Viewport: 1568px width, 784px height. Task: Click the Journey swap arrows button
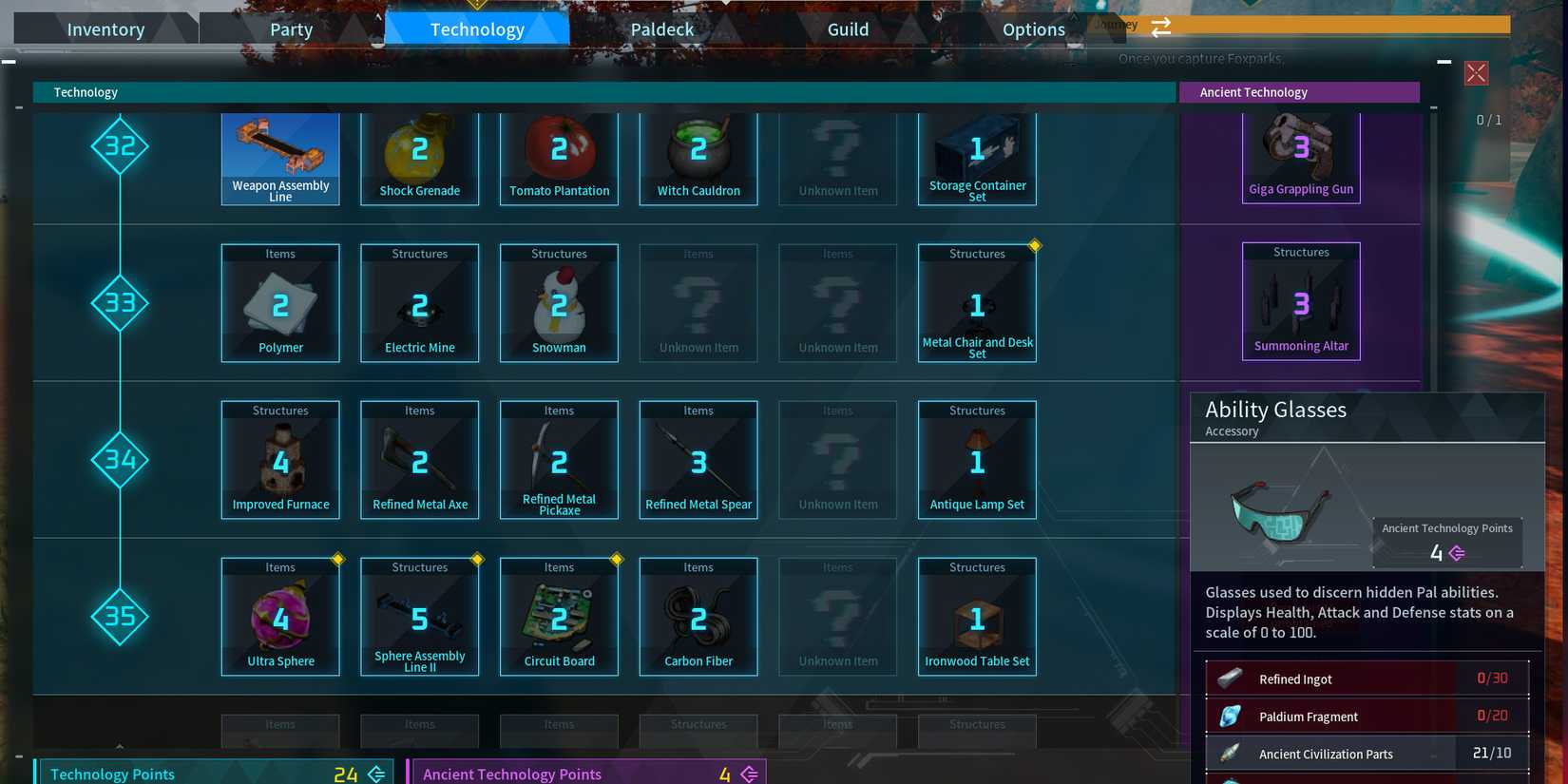pos(1160,28)
